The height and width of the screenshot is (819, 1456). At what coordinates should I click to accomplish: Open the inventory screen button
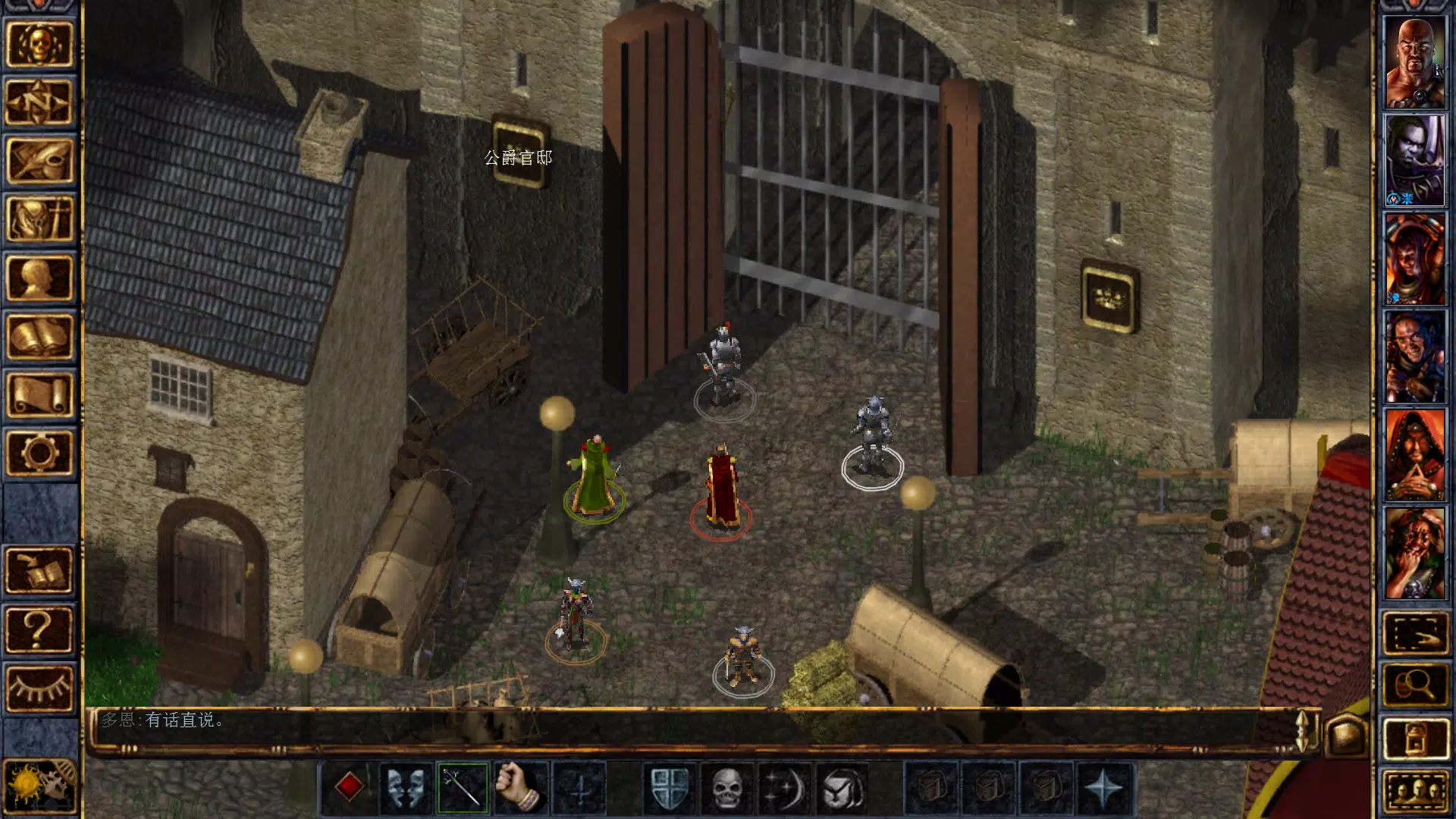[x=39, y=219]
